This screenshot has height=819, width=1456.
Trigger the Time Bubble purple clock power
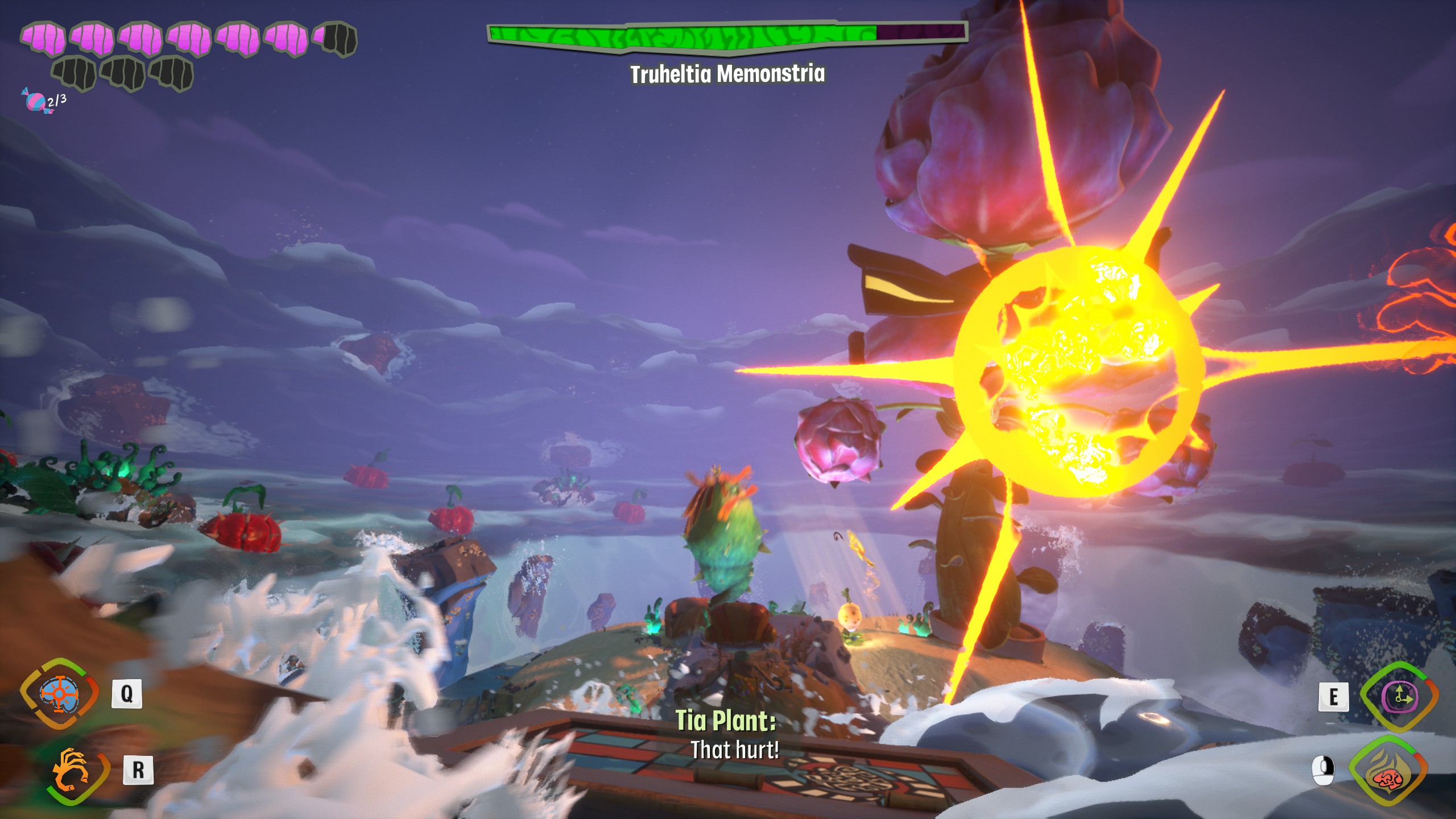(1399, 697)
